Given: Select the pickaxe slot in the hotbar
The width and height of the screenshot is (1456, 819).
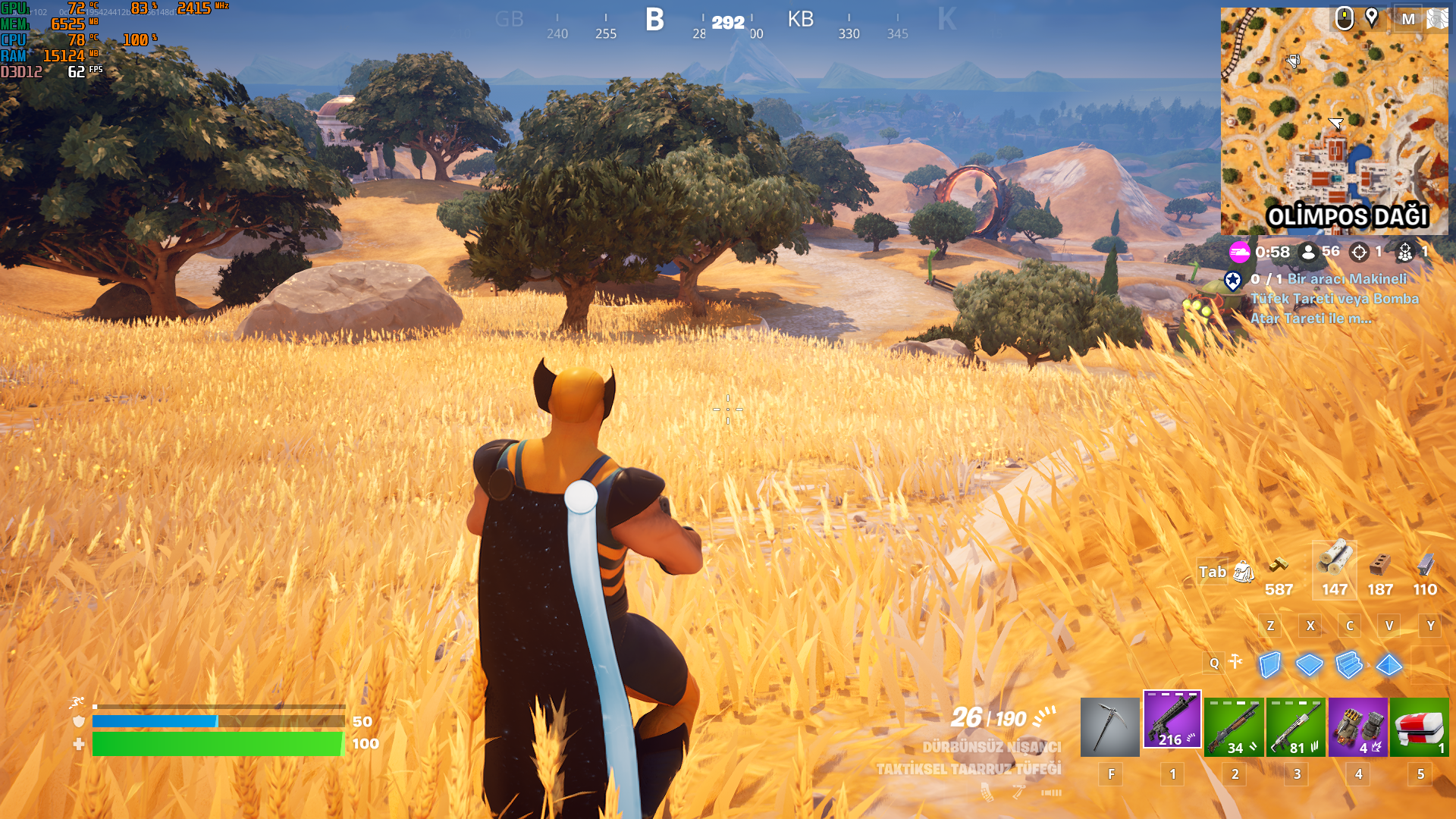Looking at the screenshot, I should coord(1109,727).
